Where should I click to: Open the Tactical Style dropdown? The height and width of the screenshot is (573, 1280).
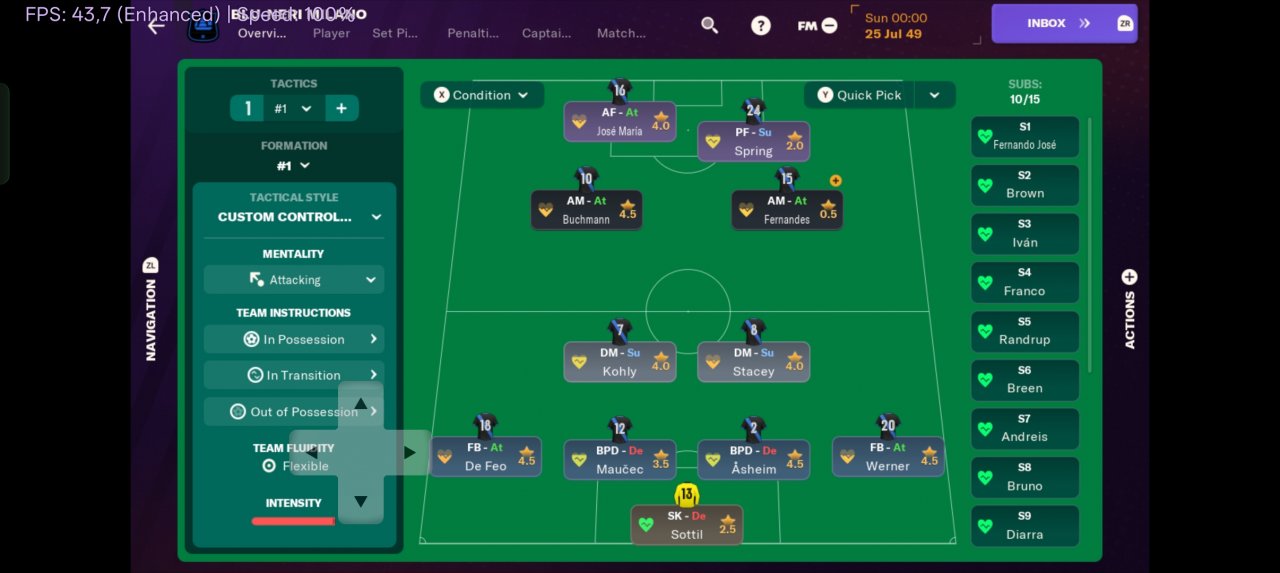(x=294, y=216)
